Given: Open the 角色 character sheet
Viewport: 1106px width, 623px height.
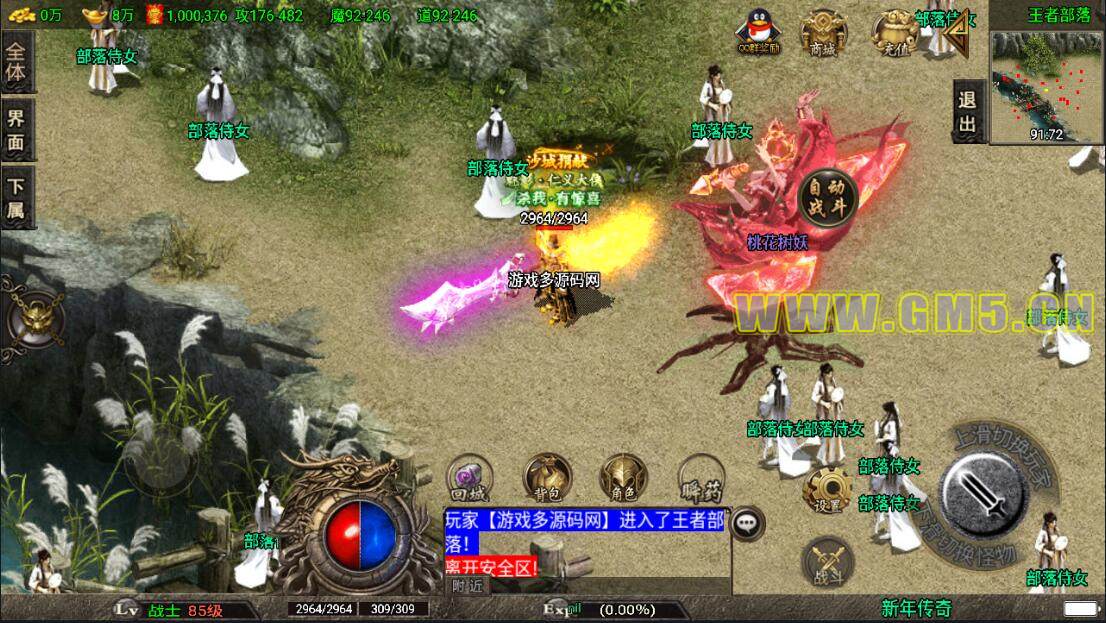Looking at the screenshot, I should [x=623, y=478].
